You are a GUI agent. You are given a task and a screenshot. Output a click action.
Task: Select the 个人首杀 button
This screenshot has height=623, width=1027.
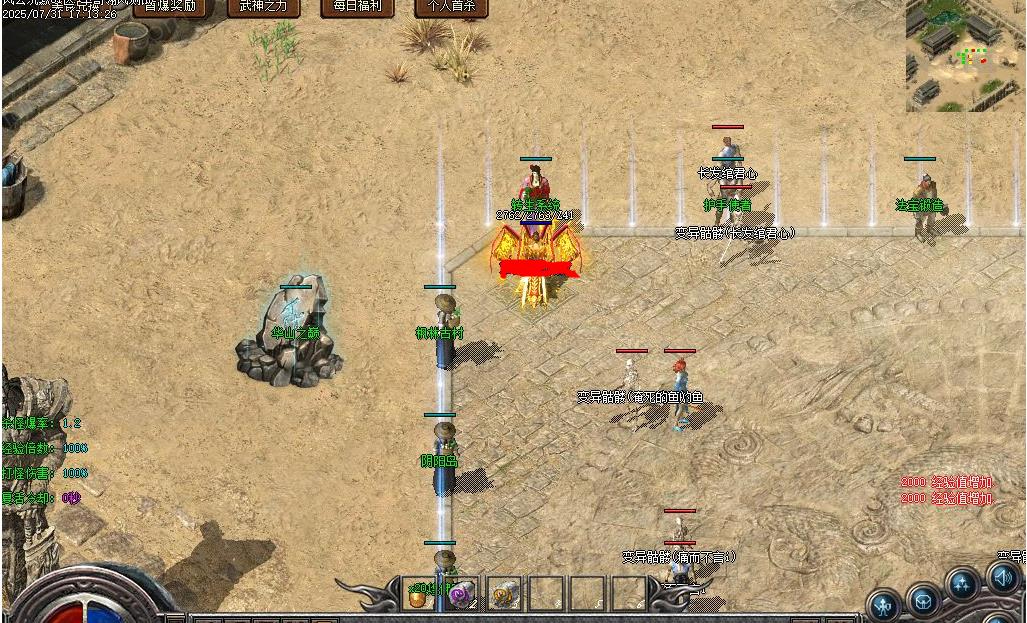click(452, 7)
